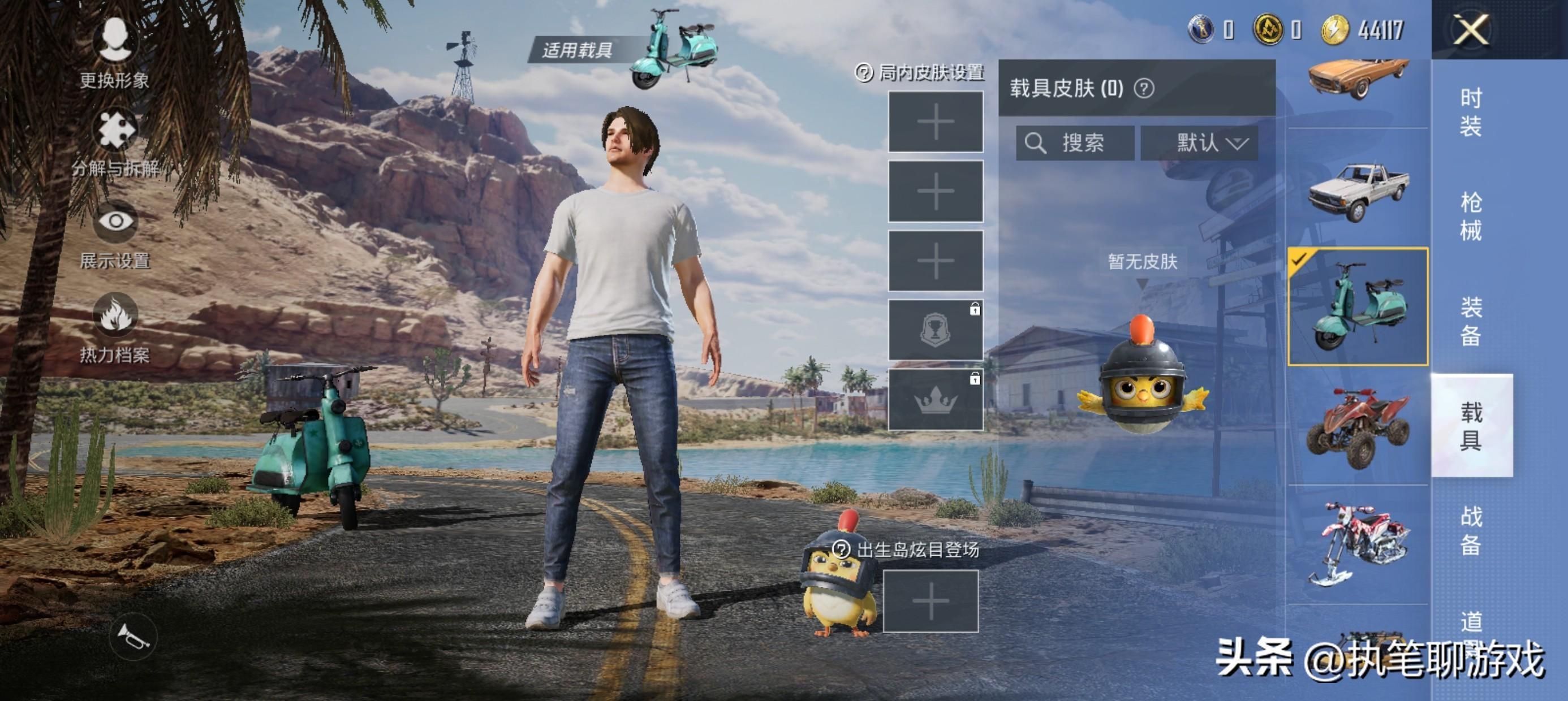Select the teal scooter vehicle thumbnail
The height and width of the screenshot is (701, 1568).
click(x=1358, y=306)
